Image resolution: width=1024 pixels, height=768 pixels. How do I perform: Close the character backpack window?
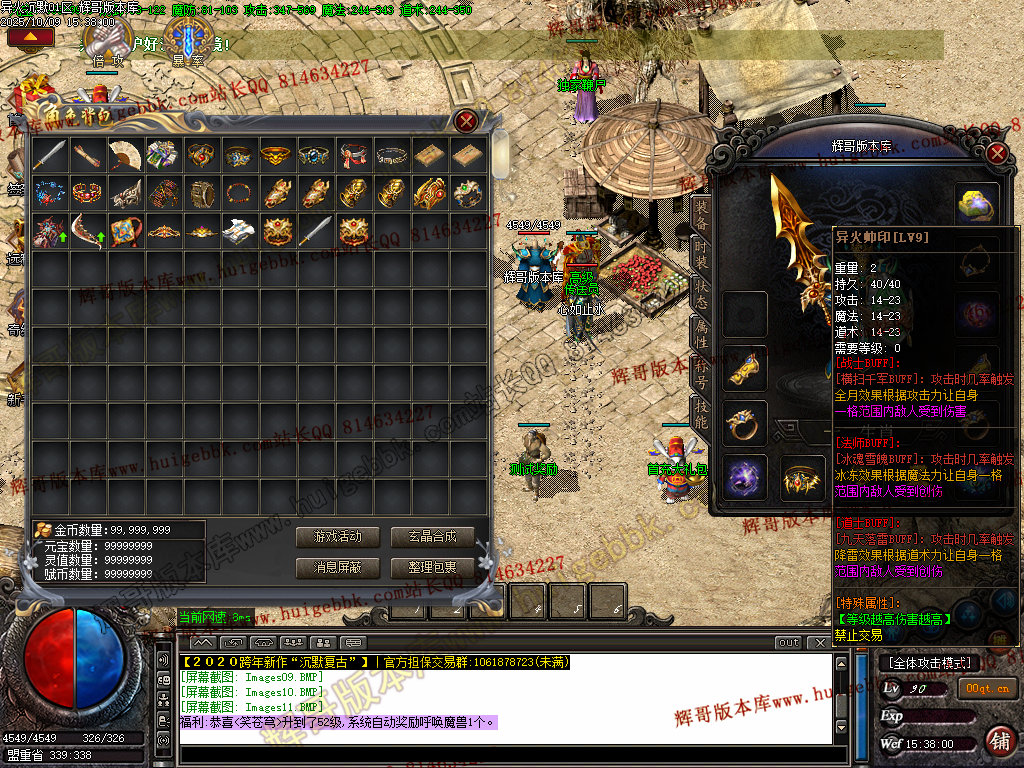tap(466, 122)
